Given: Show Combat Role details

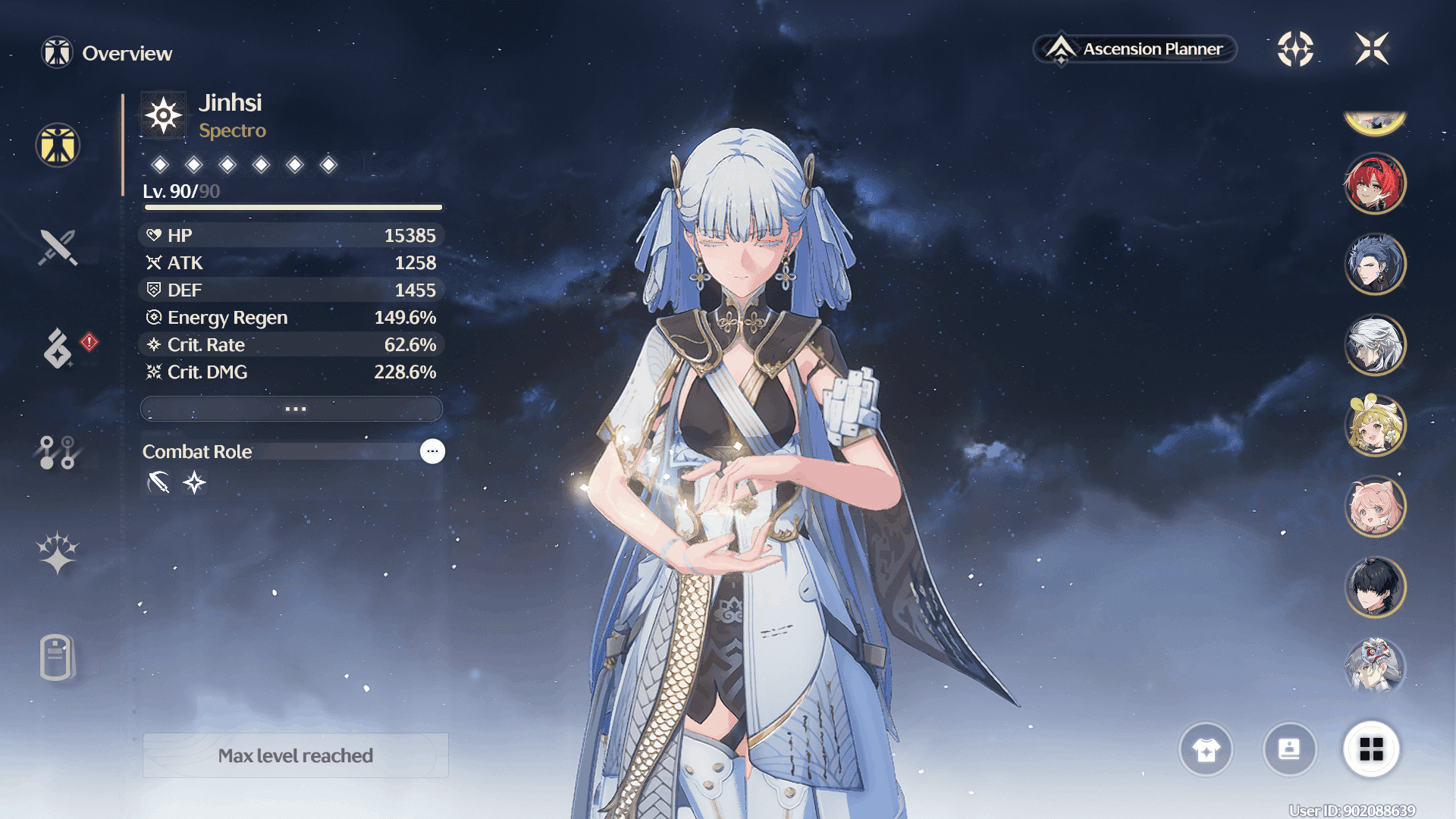Looking at the screenshot, I should [432, 451].
